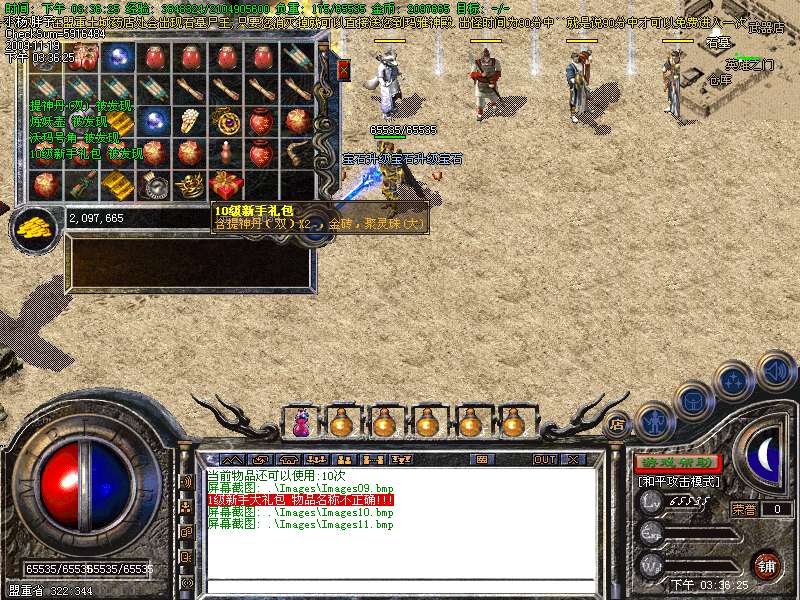
Task: Pick the purple gem necklace item
Action: pyautogui.click(x=225, y=121)
